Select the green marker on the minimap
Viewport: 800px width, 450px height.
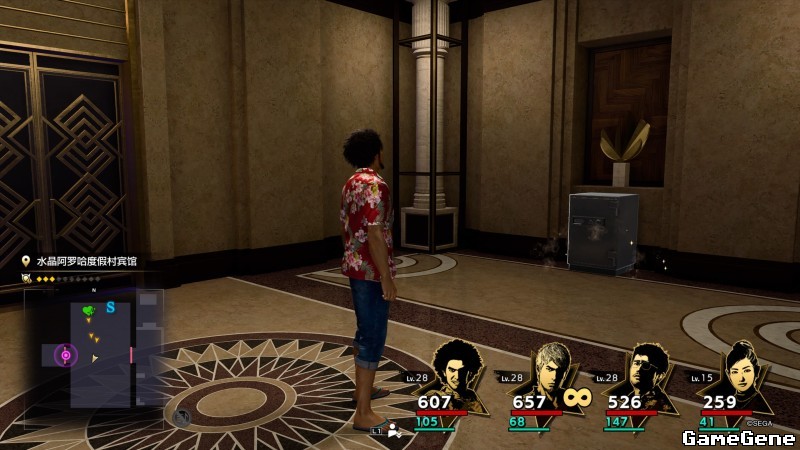tap(90, 311)
